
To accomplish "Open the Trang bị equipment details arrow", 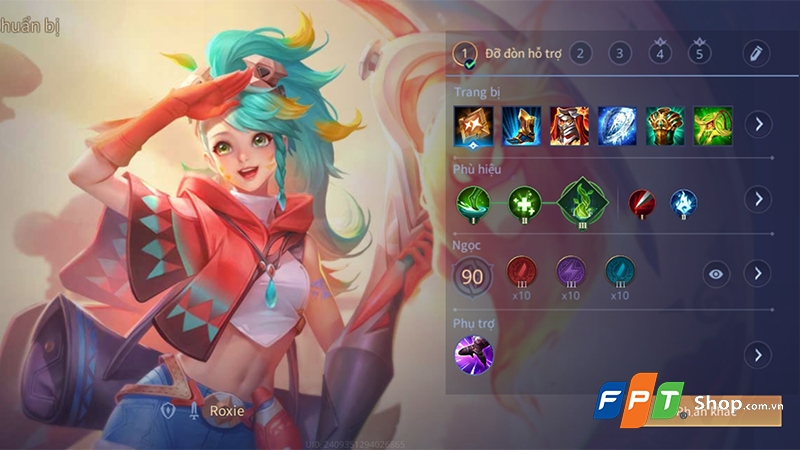I will 759,125.
